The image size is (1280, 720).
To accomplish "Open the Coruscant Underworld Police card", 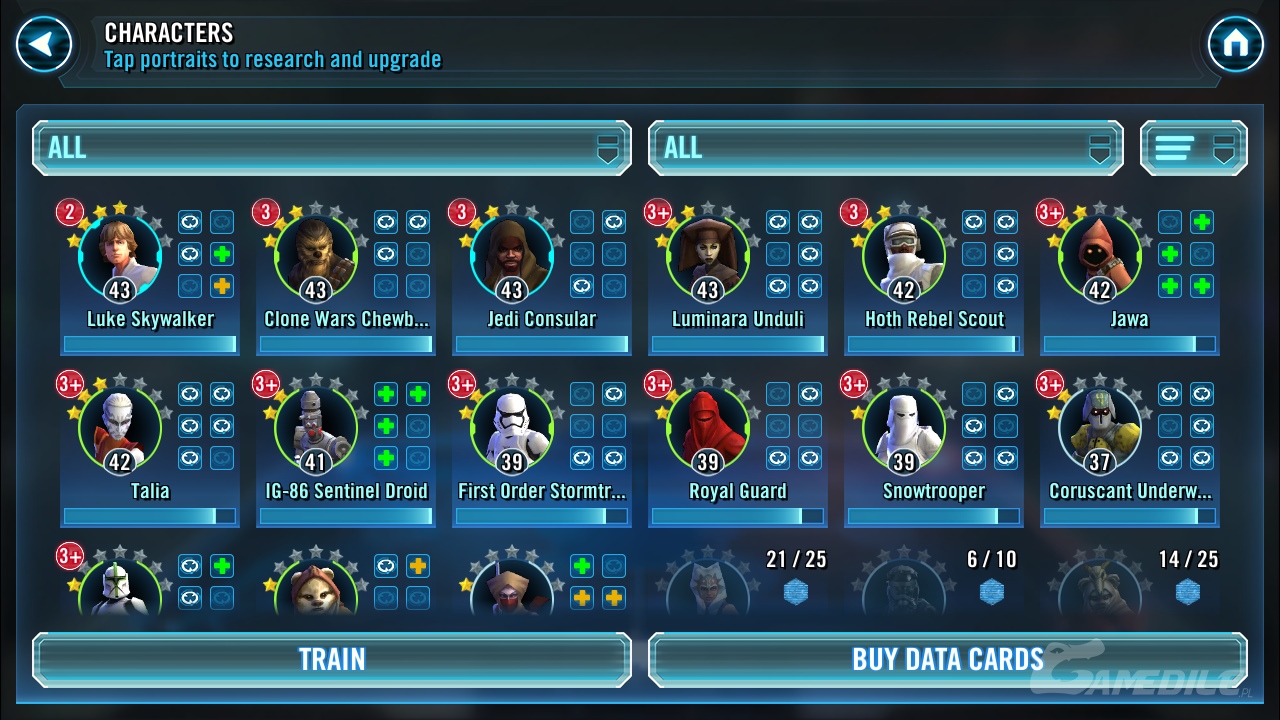I will (x=1100, y=429).
